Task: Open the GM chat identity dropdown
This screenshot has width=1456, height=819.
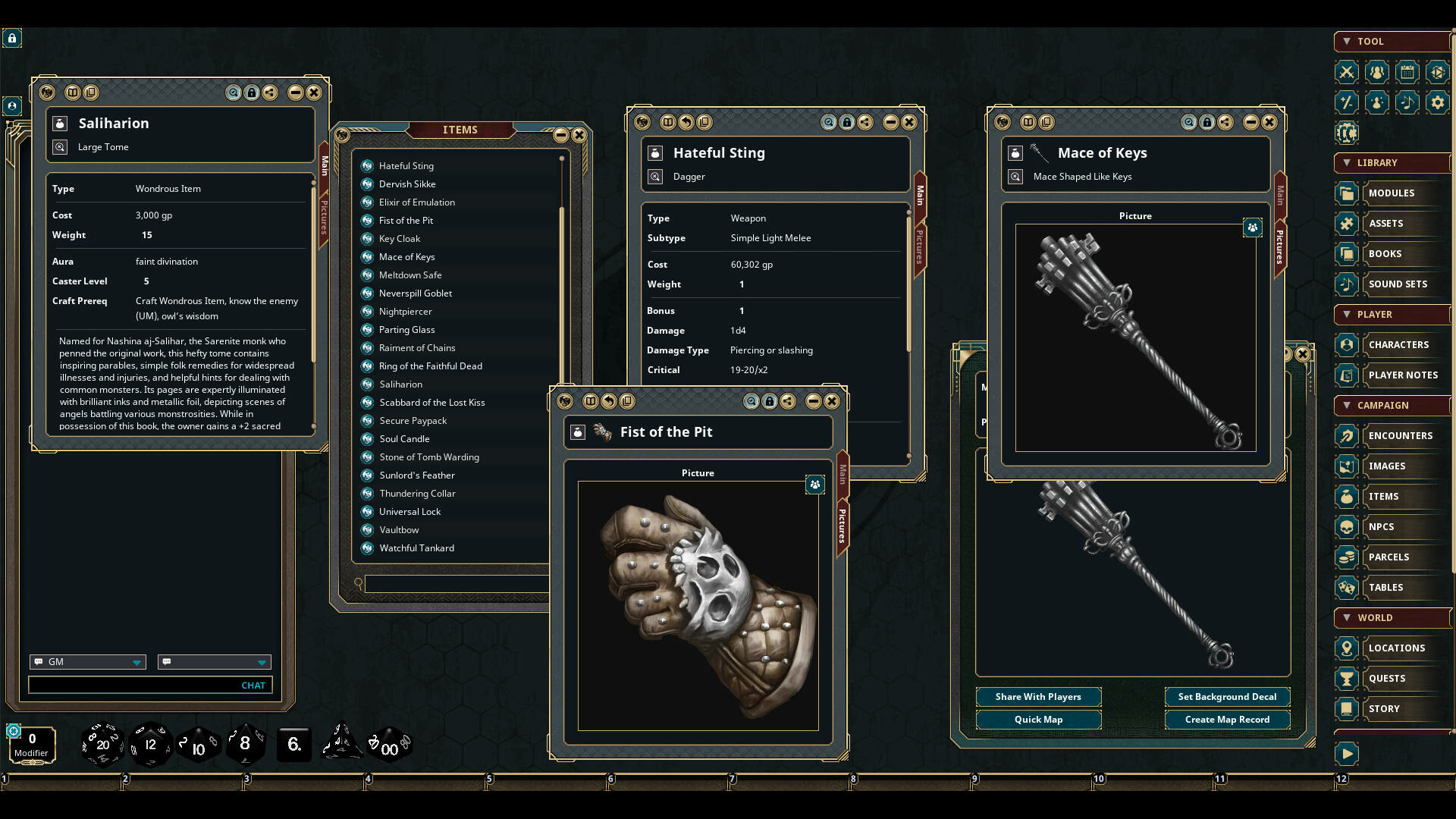Action: click(87, 662)
